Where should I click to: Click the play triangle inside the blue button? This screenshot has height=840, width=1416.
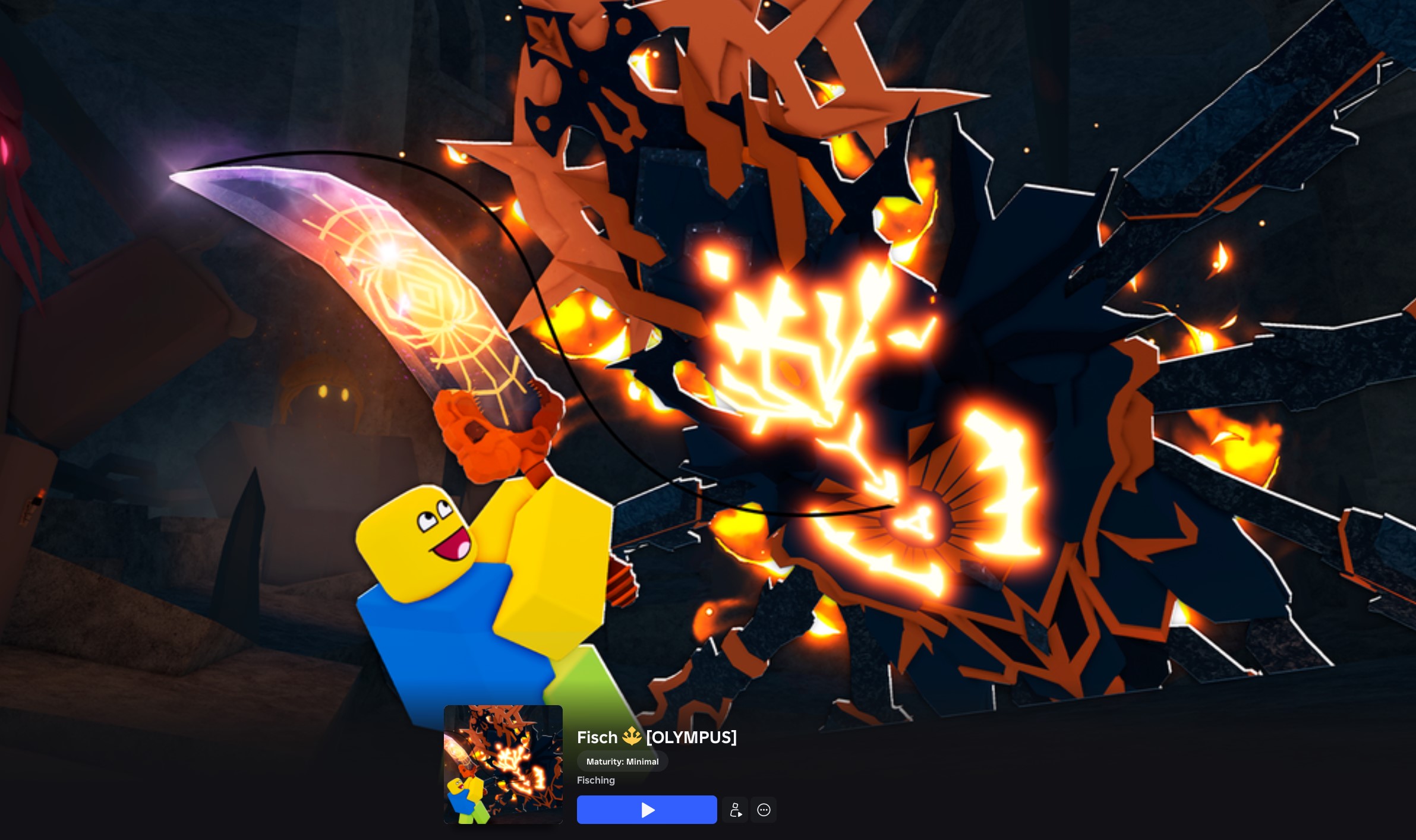(648, 810)
